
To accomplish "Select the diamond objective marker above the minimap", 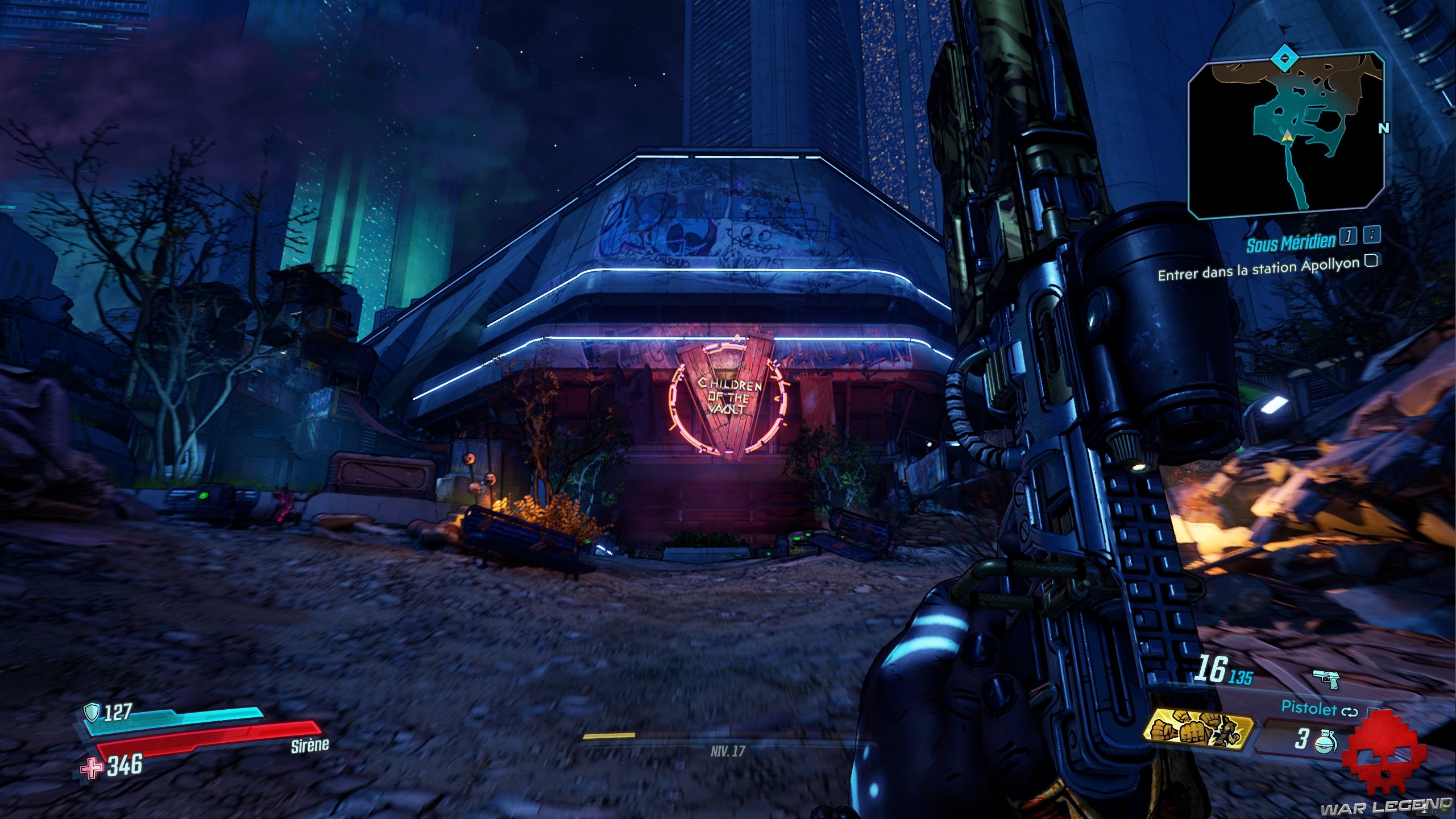I will pos(1281,57).
